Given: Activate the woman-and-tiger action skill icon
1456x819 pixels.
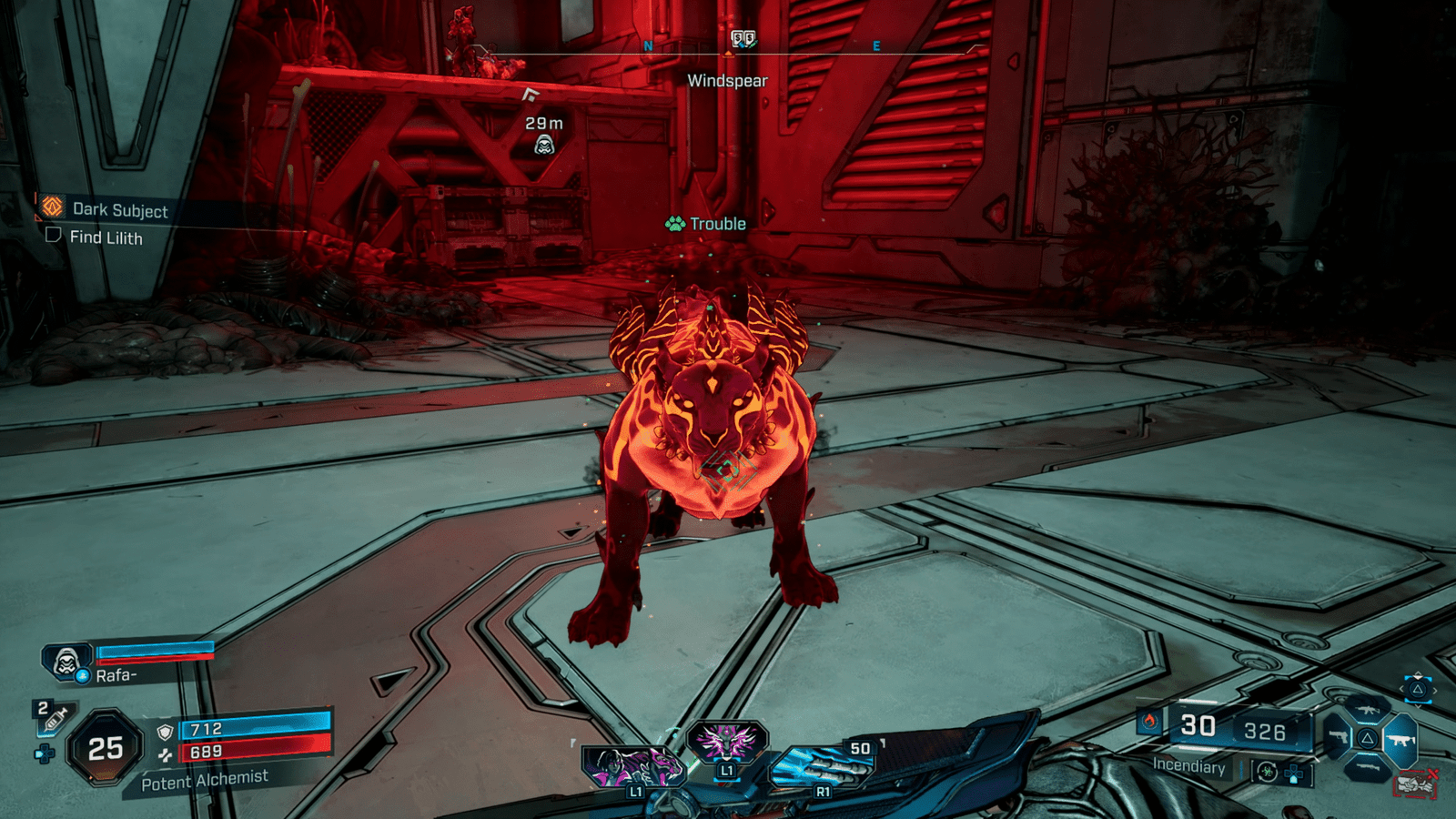Looking at the screenshot, I should pos(631,765).
